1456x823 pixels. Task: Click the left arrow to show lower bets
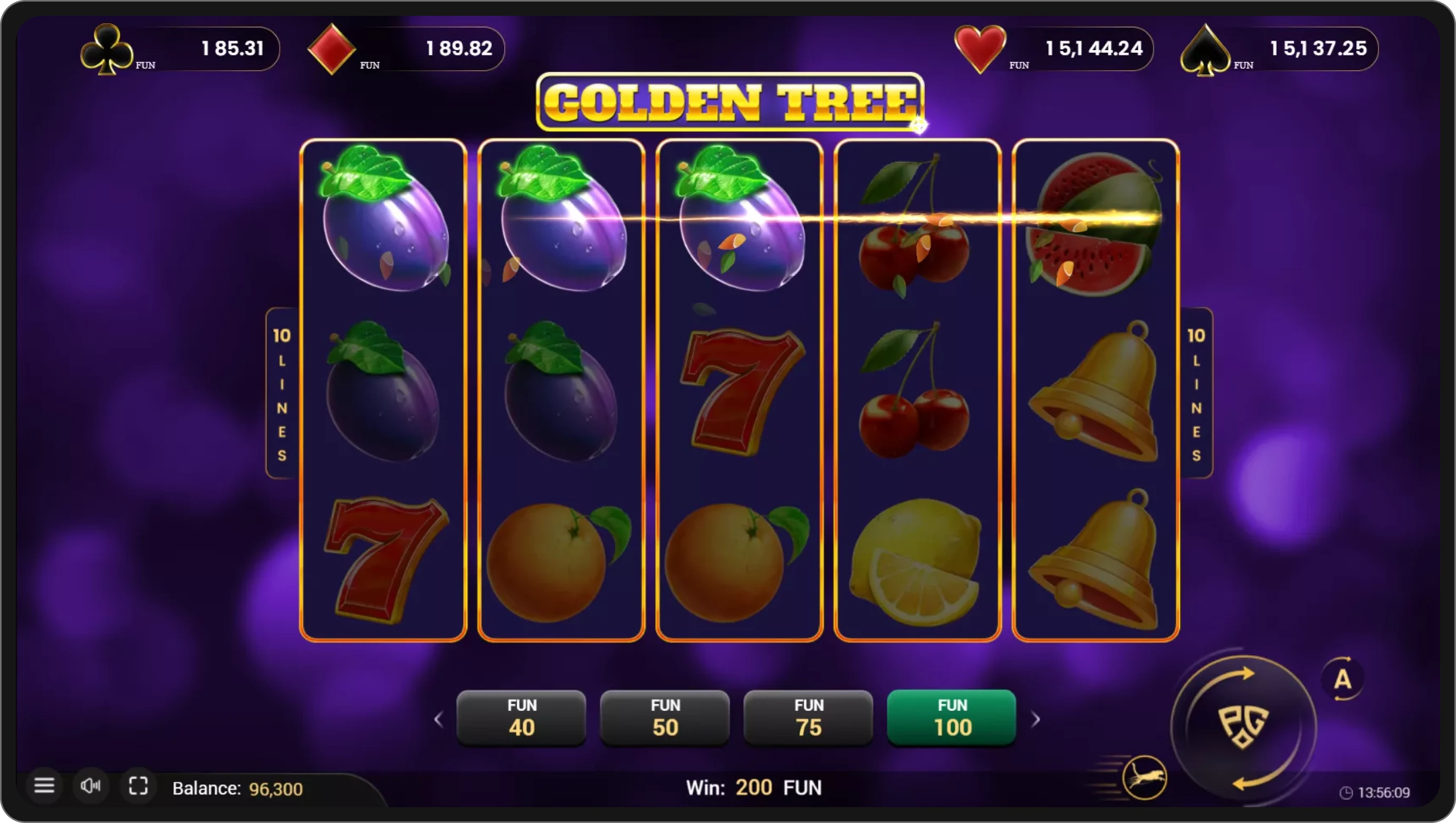(x=439, y=719)
